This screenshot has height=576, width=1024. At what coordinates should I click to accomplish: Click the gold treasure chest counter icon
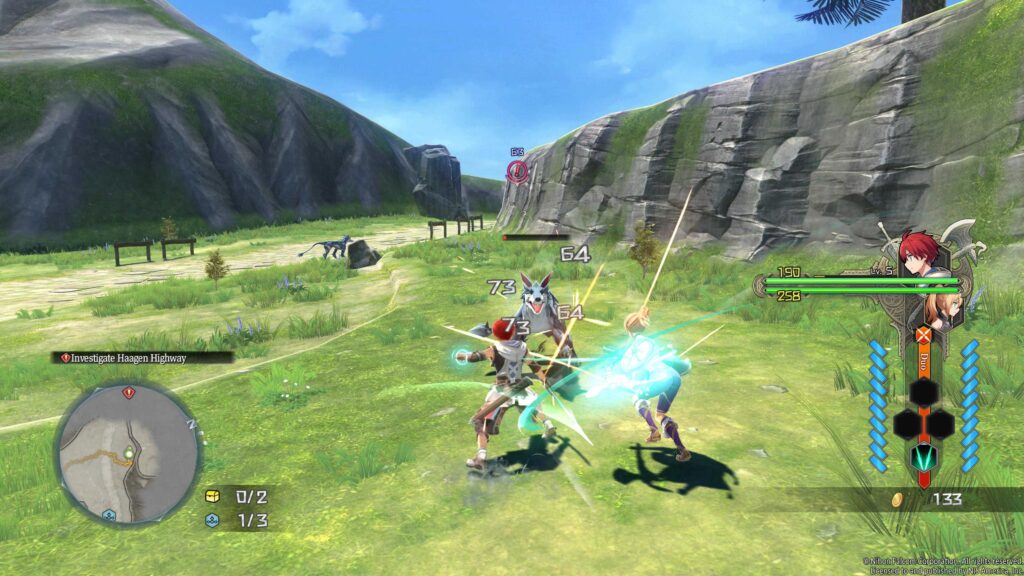tap(212, 496)
